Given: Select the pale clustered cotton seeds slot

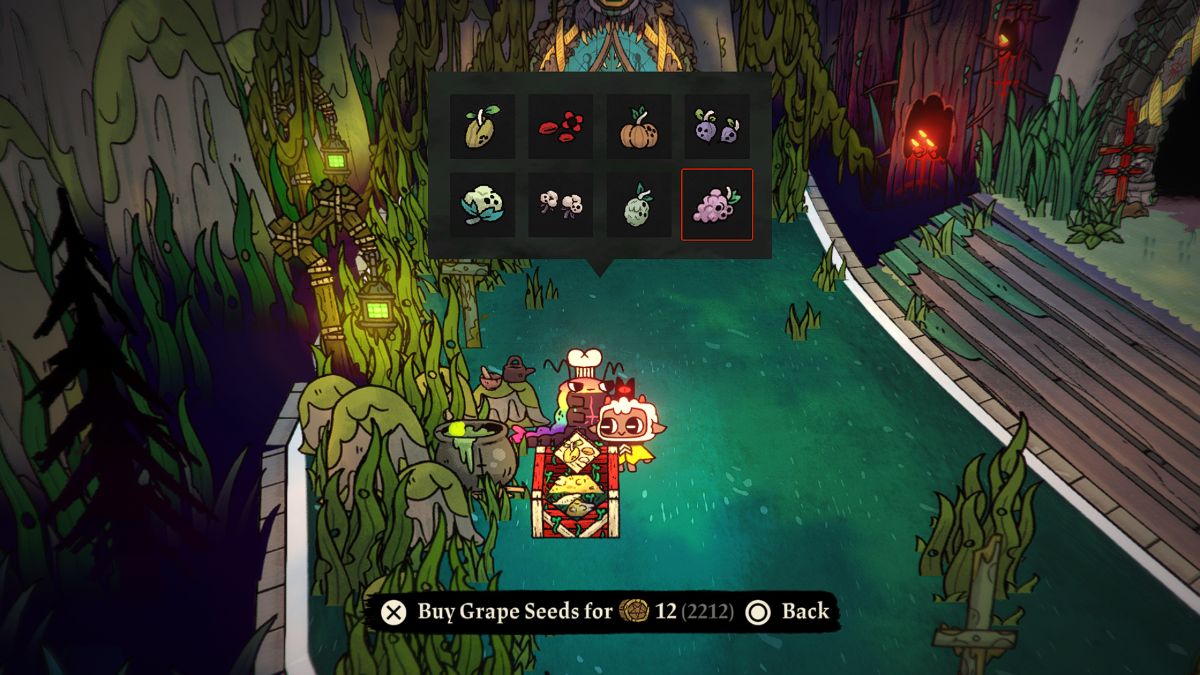Looking at the screenshot, I should (560, 205).
